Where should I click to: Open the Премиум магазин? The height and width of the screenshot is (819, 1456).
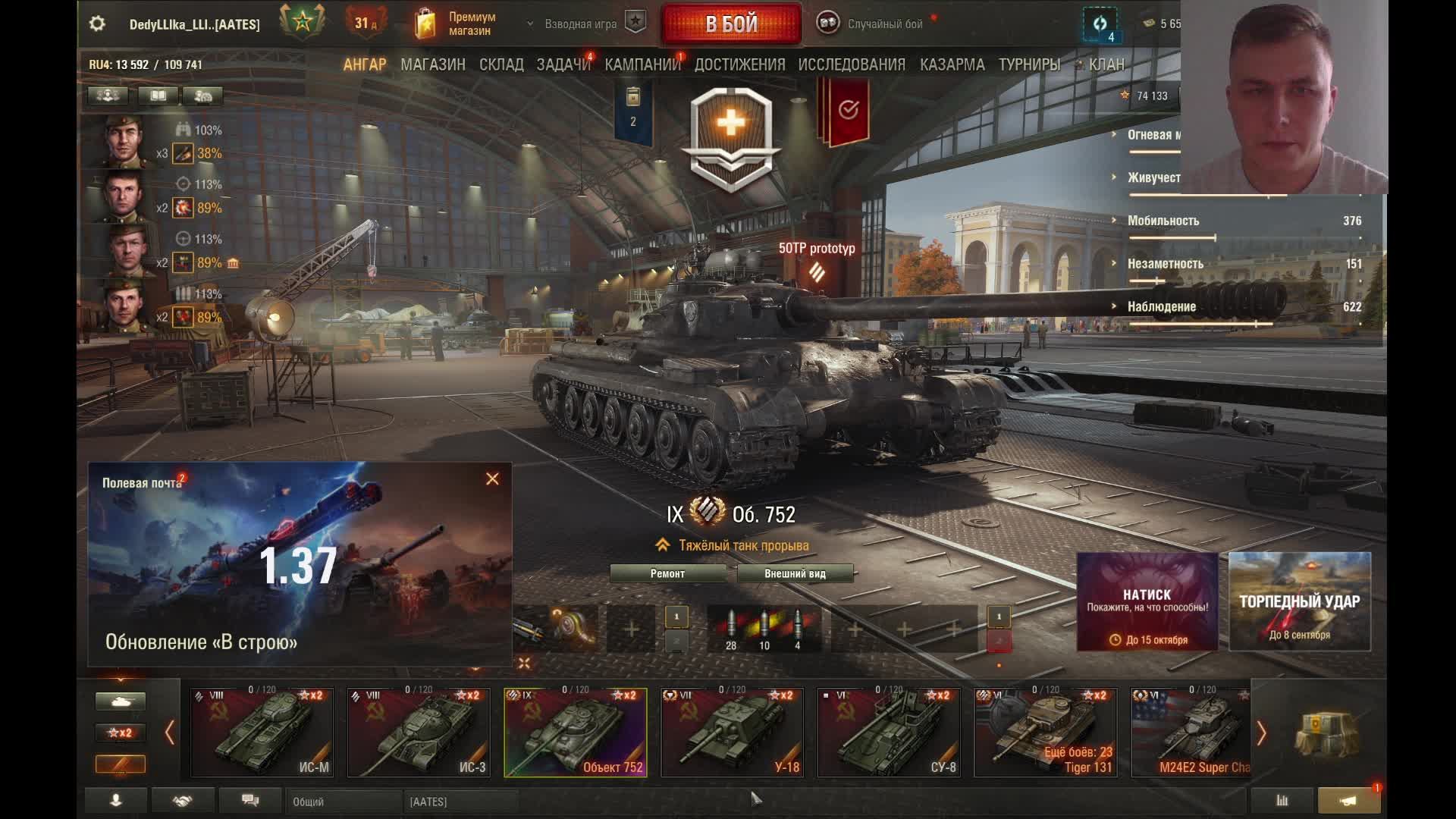tap(457, 24)
